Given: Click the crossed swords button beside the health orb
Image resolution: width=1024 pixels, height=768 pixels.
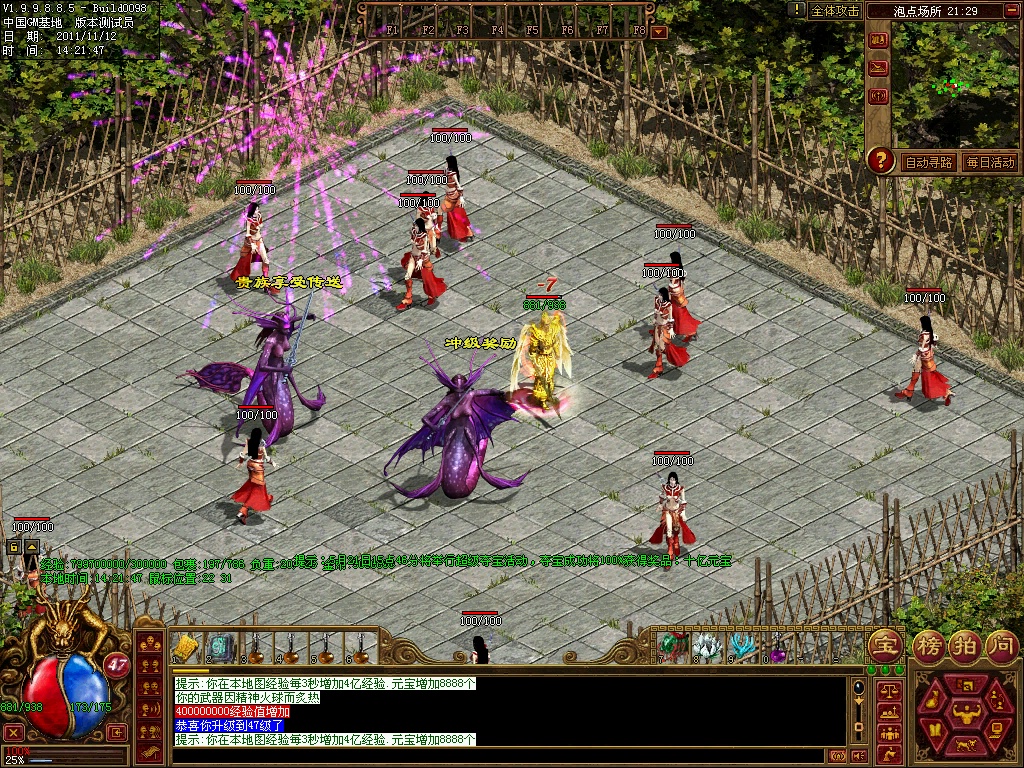Looking at the screenshot, I should click(x=14, y=731).
